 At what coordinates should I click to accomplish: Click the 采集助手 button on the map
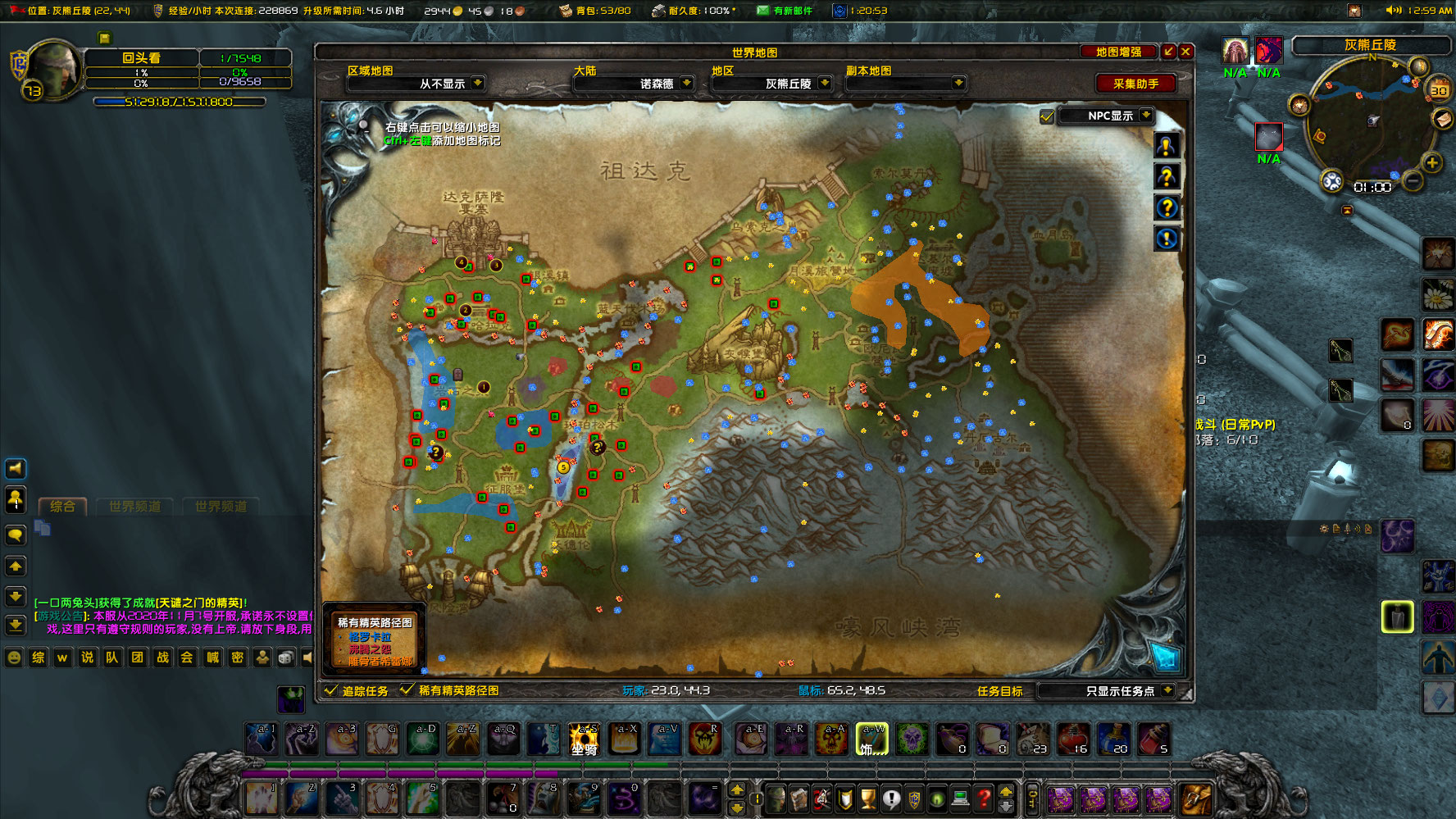click(x=1135, y=83)
